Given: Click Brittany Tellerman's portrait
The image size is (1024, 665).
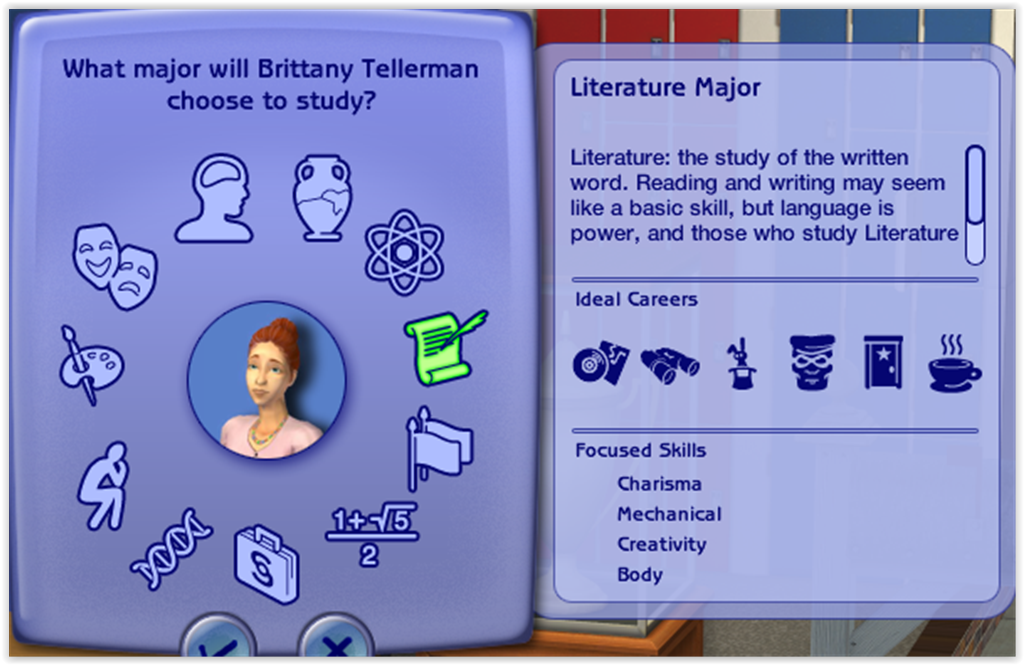Looking at the screenshot, I should pyautogui.click(x=267, y=380).
